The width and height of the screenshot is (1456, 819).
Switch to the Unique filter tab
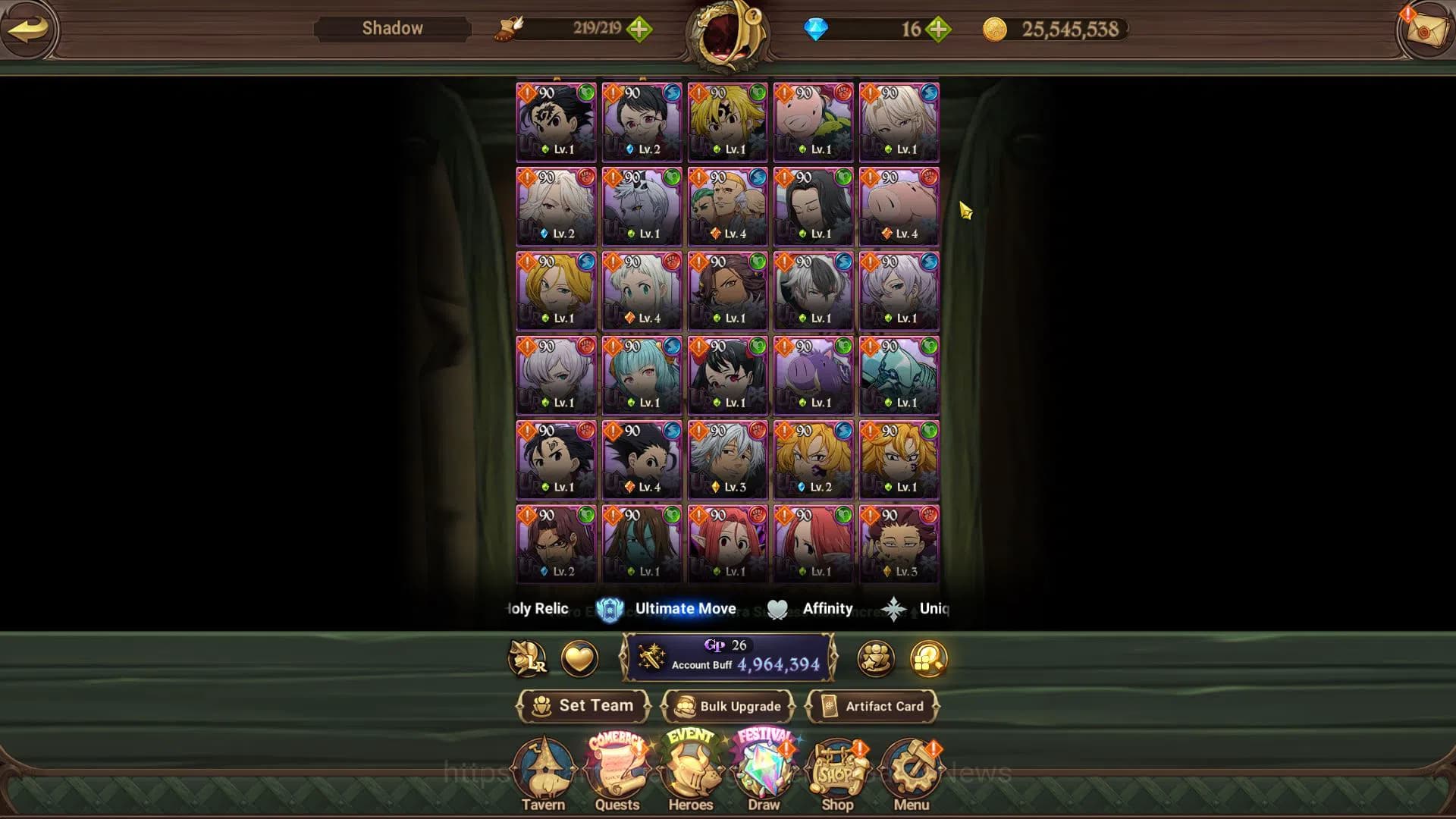pyautogui.click(x=918, y=608)
